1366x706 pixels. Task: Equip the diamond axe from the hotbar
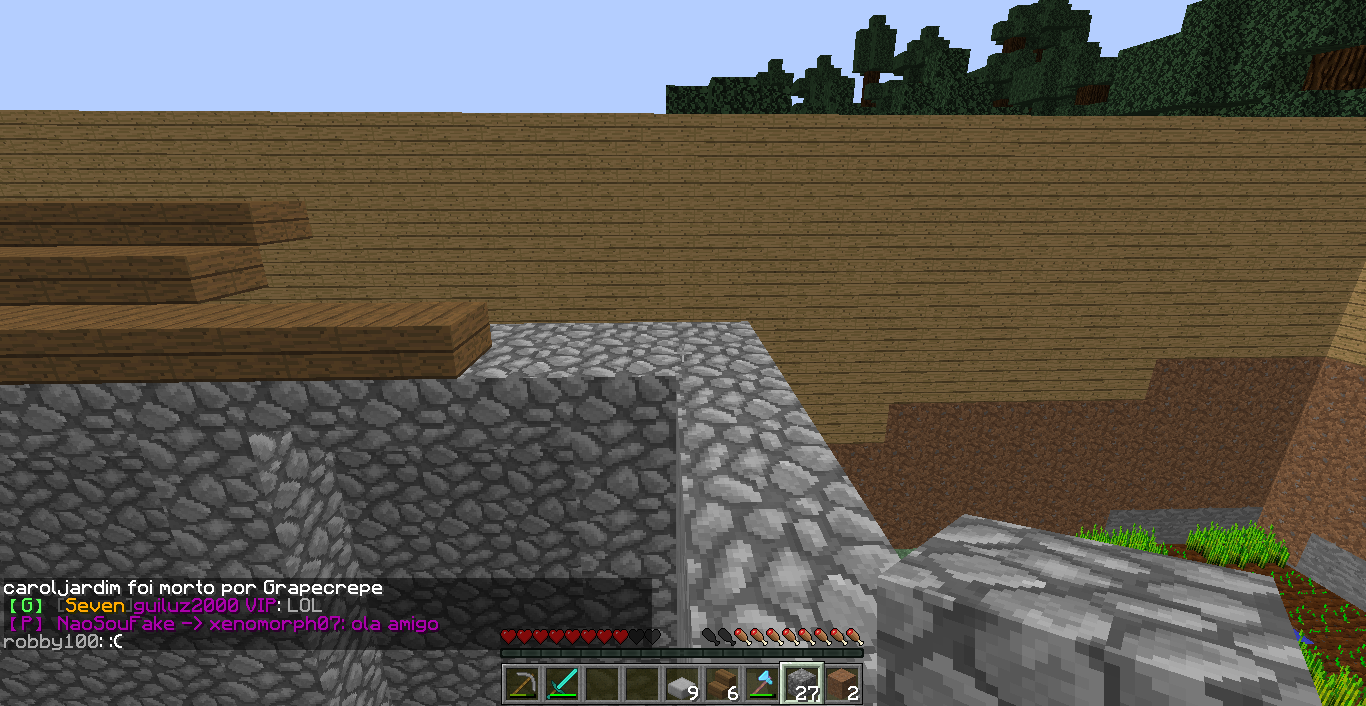pyautogui.click(x=761, y=684)
